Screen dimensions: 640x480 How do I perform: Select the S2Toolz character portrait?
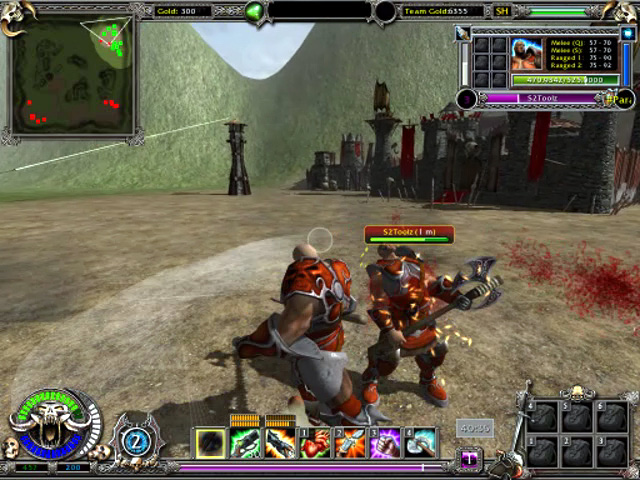[x=527, y=54]
